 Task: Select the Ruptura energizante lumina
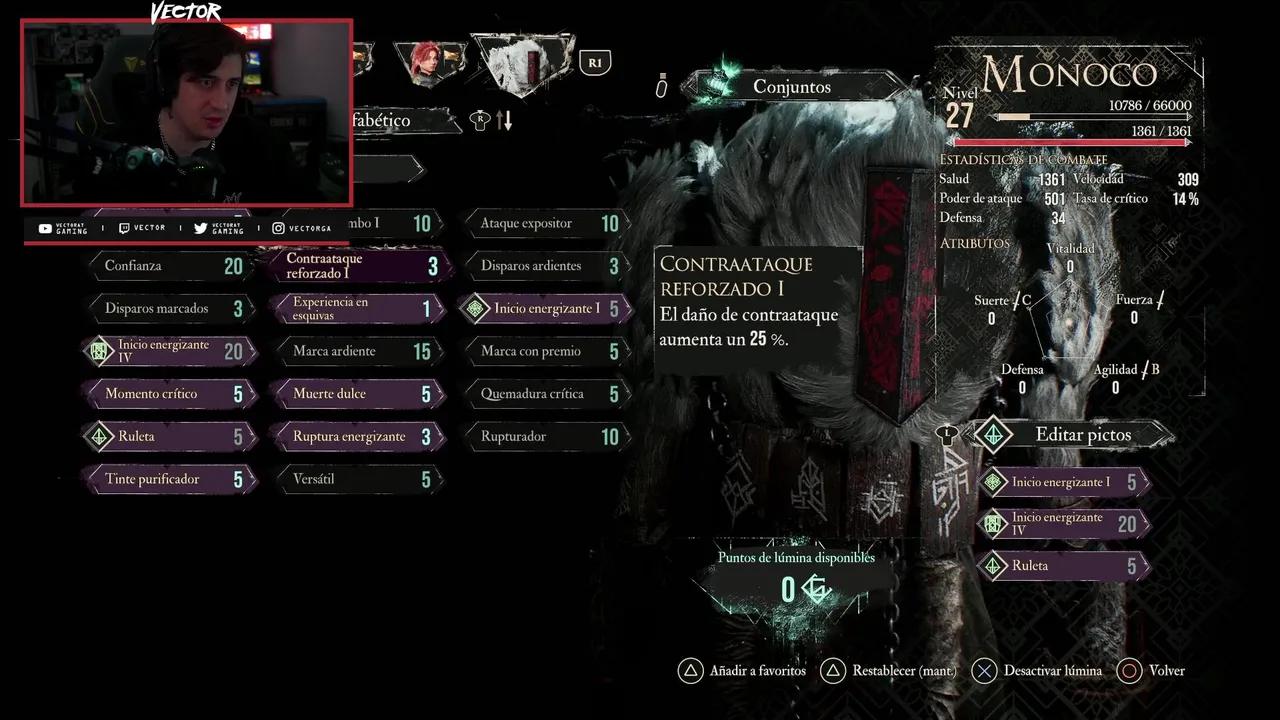358,437
